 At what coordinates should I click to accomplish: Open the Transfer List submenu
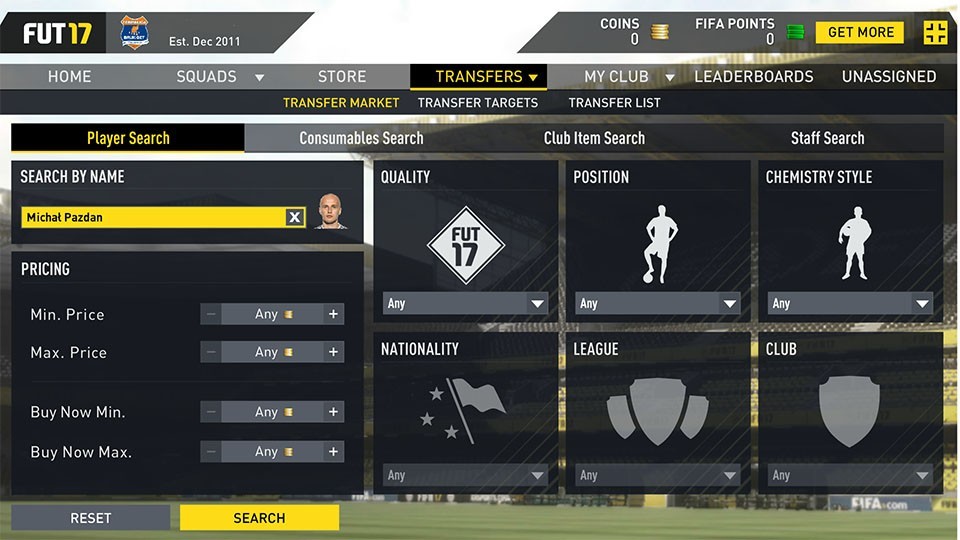coord(614,102)
